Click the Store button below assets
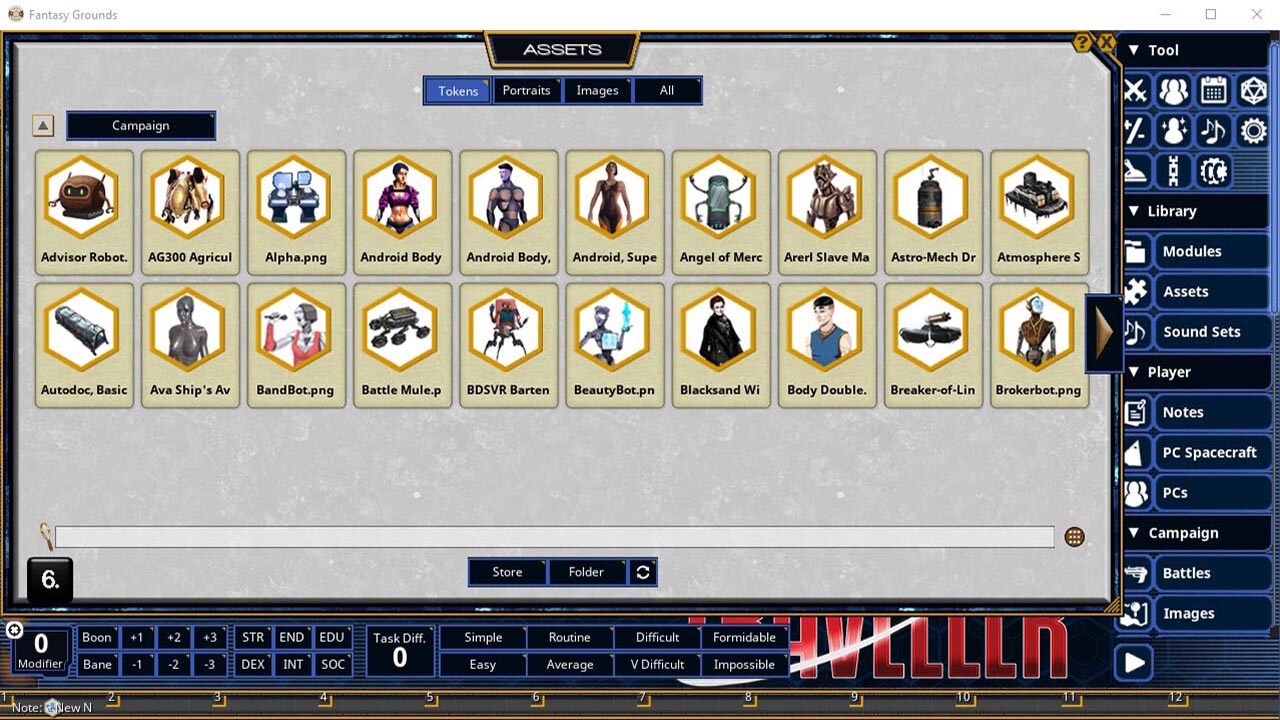 point(506,572)
